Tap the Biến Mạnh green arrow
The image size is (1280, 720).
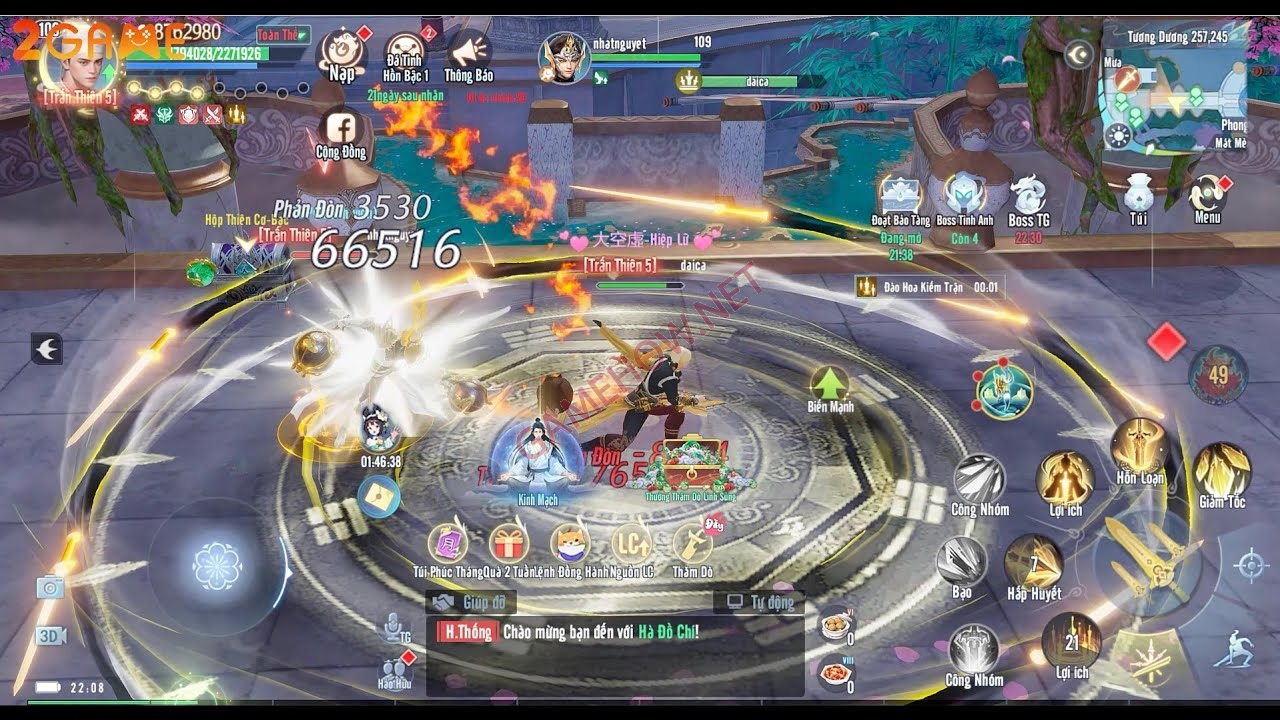pos(829,385)
